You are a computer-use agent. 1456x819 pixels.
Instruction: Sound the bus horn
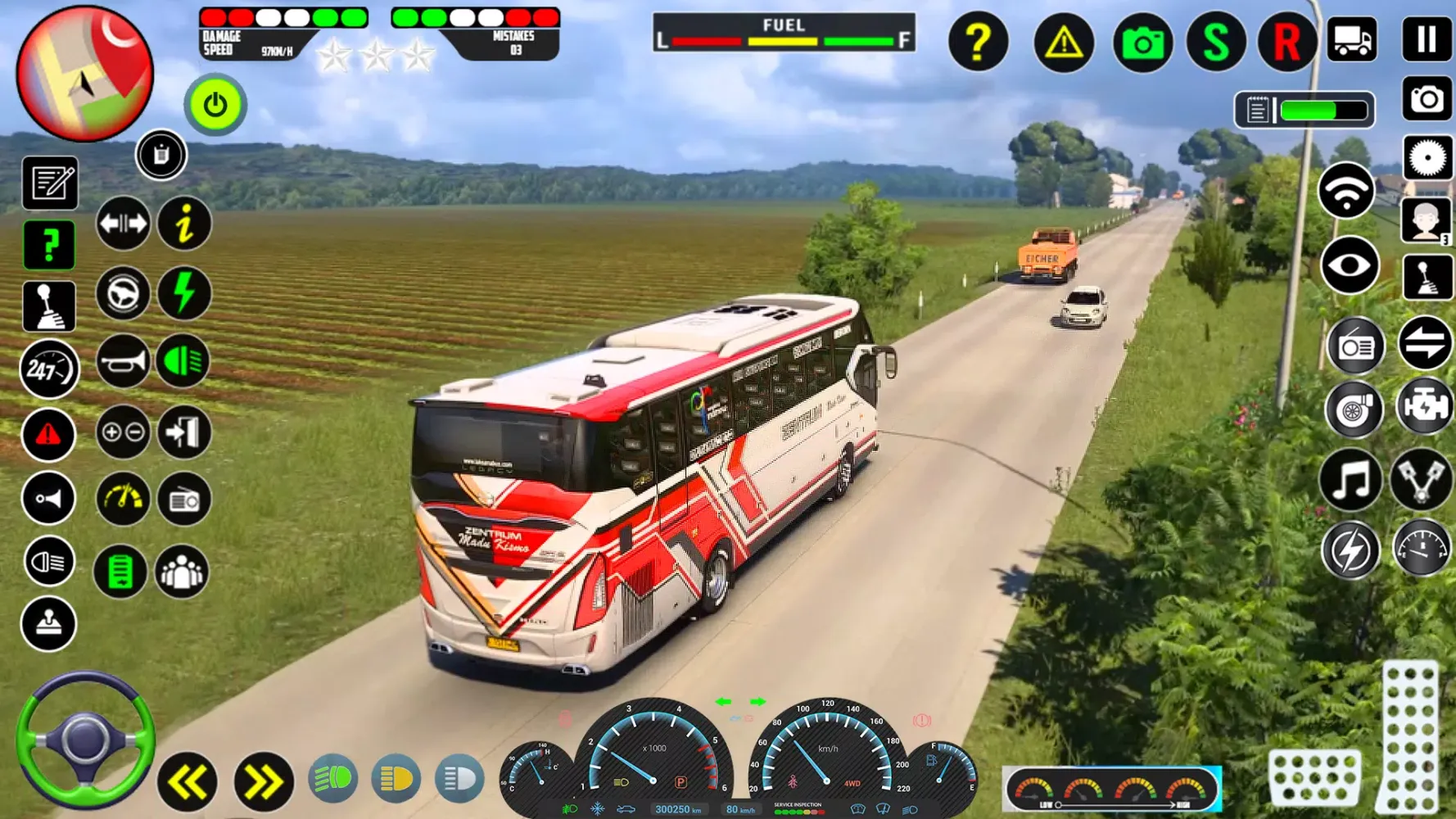point(121,360)
